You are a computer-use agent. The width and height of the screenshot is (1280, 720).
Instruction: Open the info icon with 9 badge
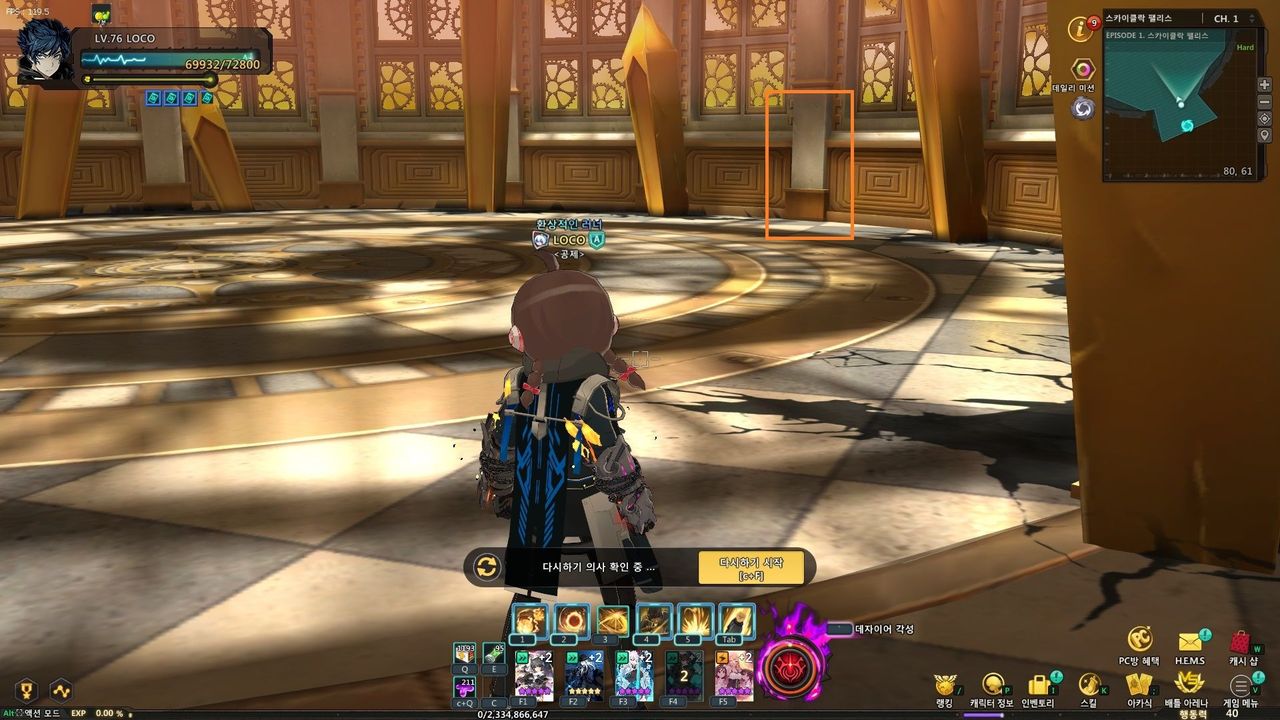(x=1080, y=29)
